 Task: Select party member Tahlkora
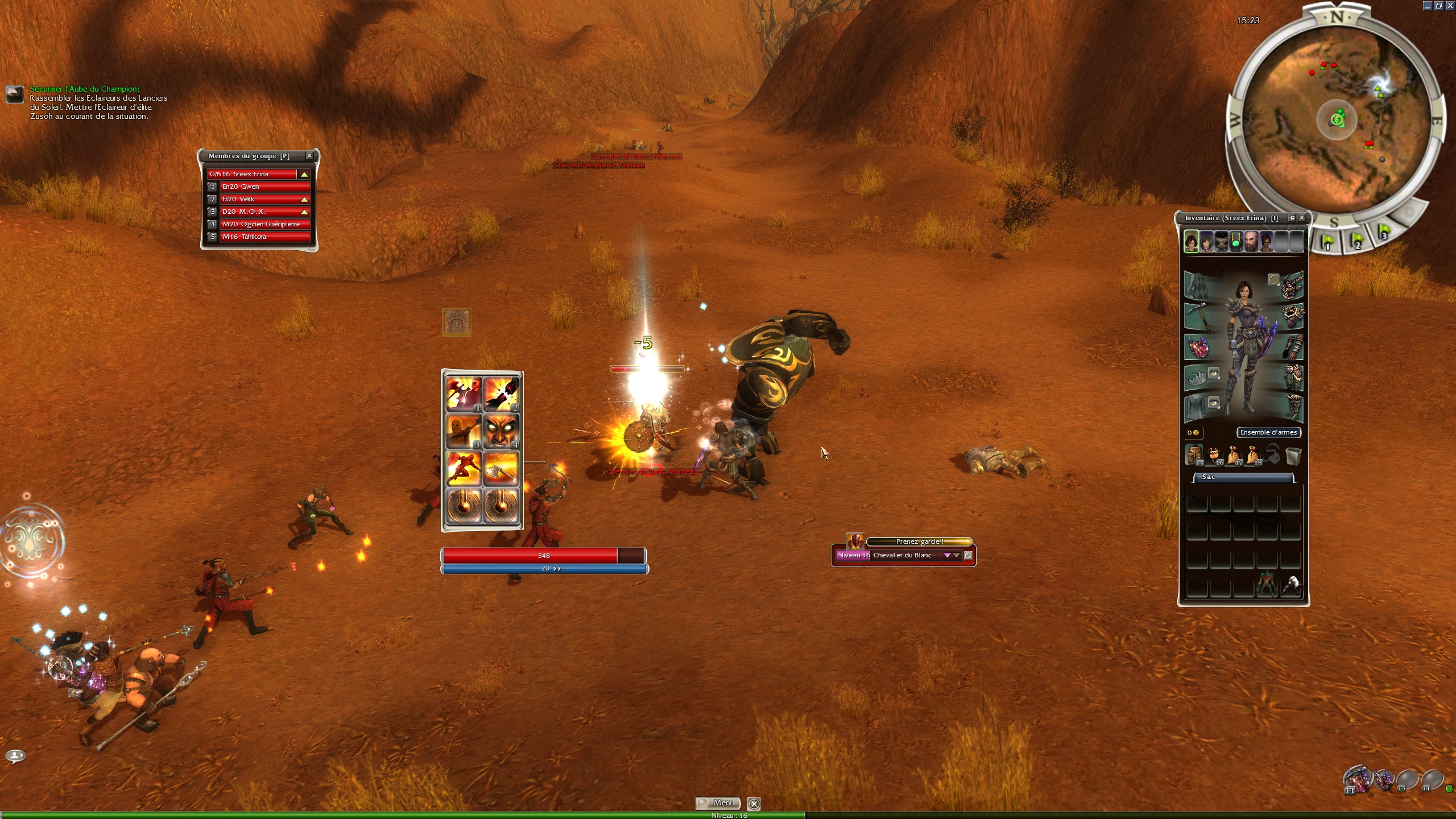(x=264, y=237)
